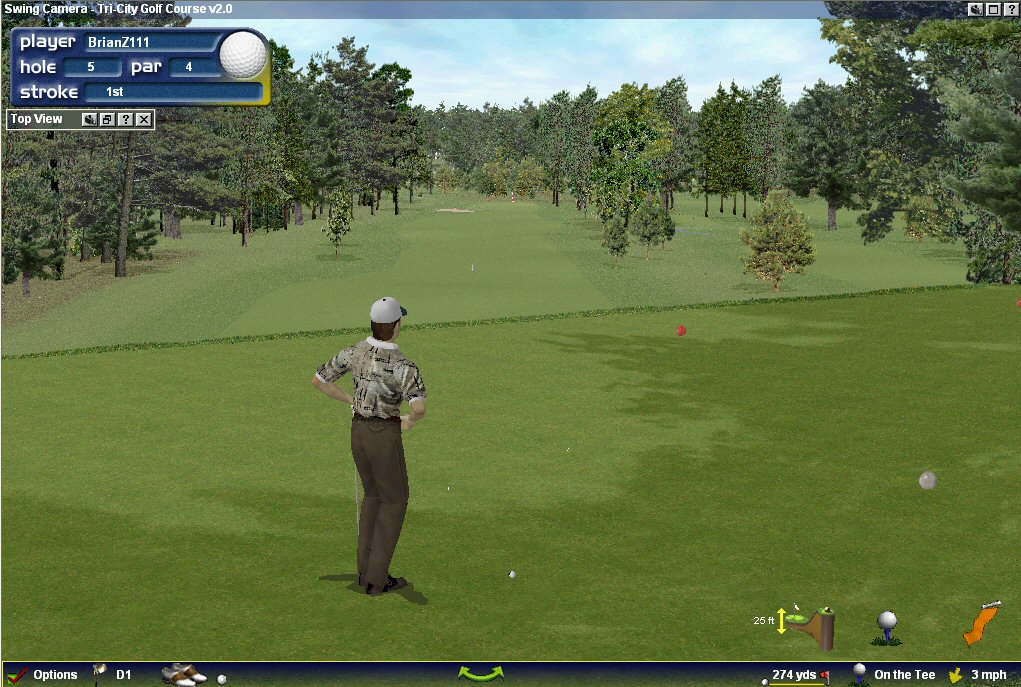Click the ball on tee lie icon
The image size is (1021, 687).
[x=887, y=626]
